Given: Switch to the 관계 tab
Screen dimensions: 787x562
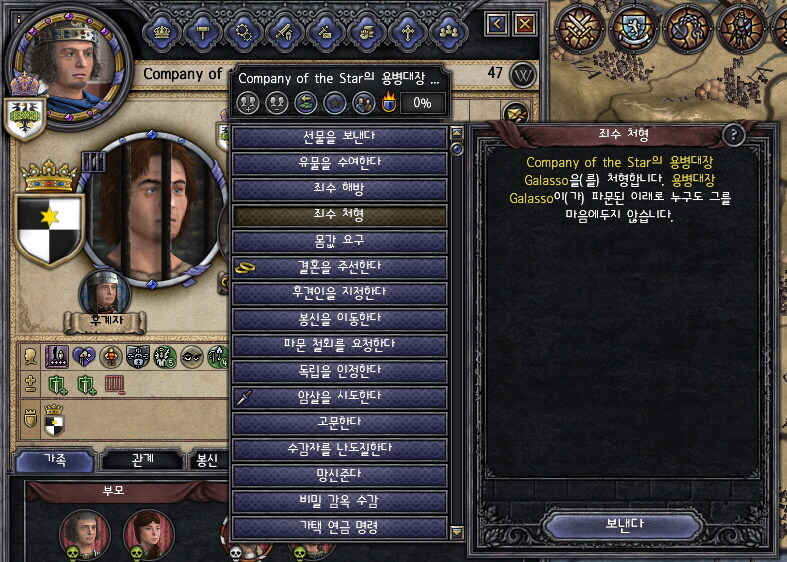Looking at the screenshot, I should tap(142, 460).
